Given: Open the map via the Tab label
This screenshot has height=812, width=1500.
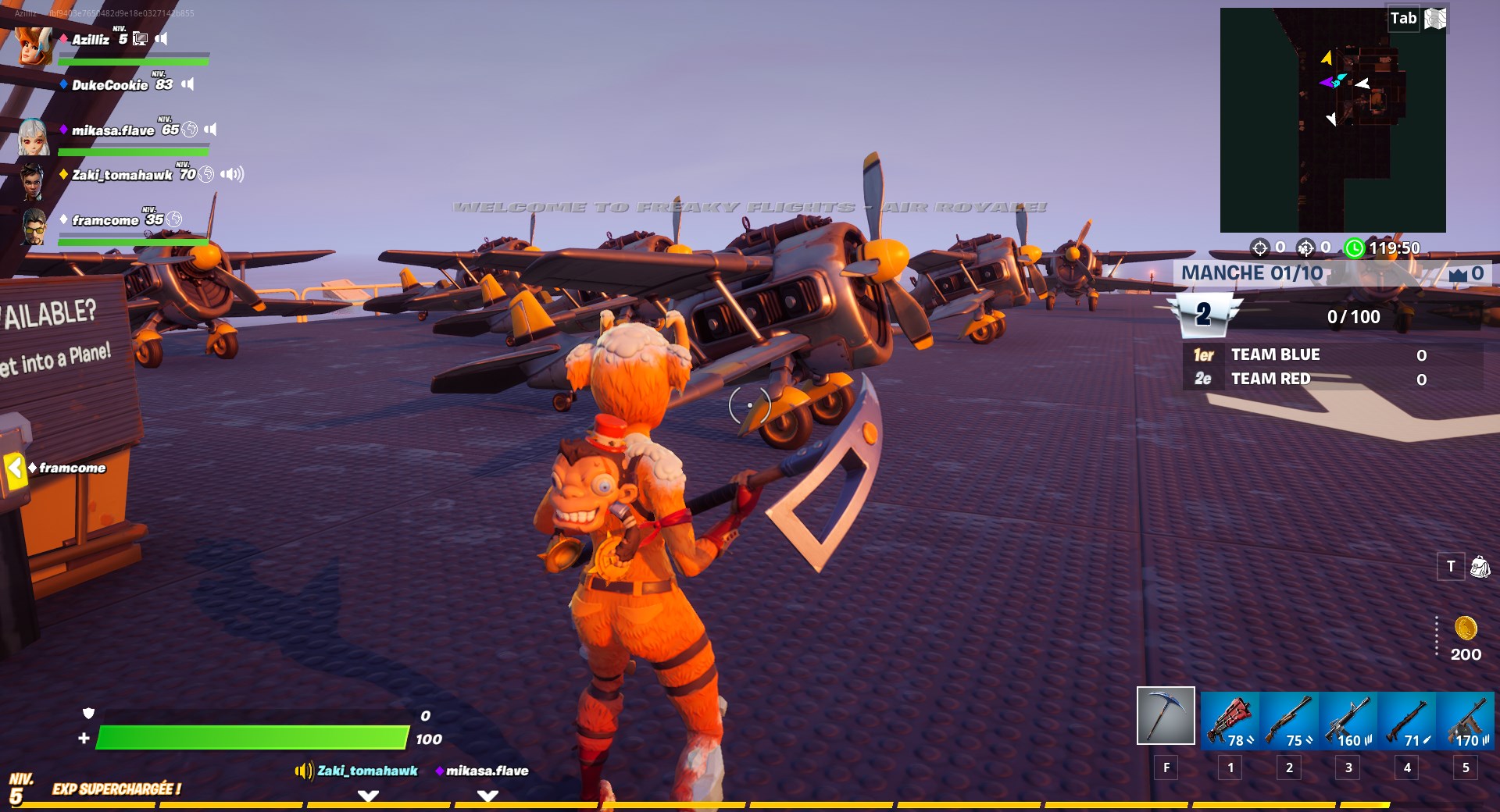Looking at the screenshot, I should tap(1402, 17).
